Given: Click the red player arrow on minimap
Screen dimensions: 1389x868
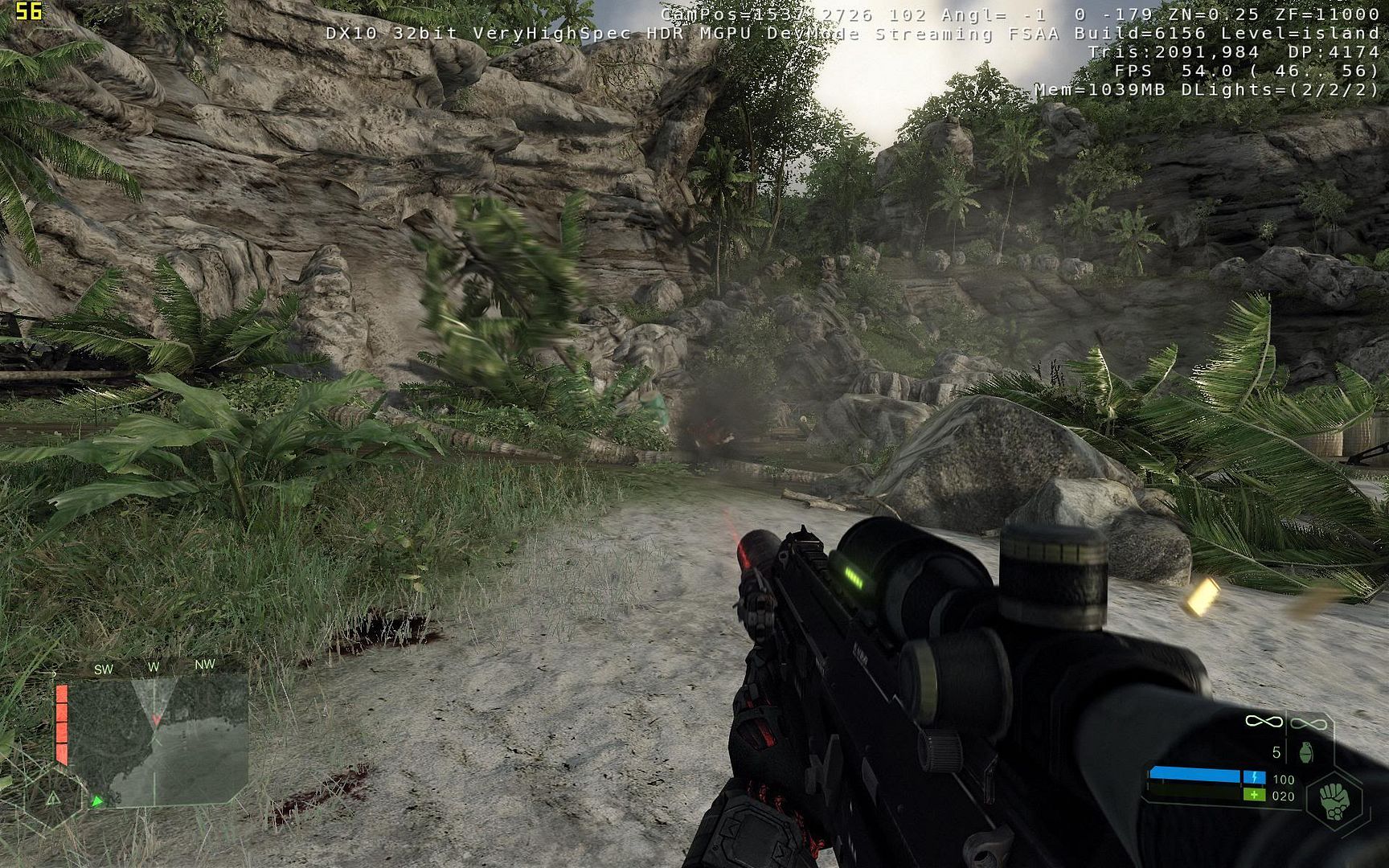Looking at the screenshot, I should (x=156, y=719).
